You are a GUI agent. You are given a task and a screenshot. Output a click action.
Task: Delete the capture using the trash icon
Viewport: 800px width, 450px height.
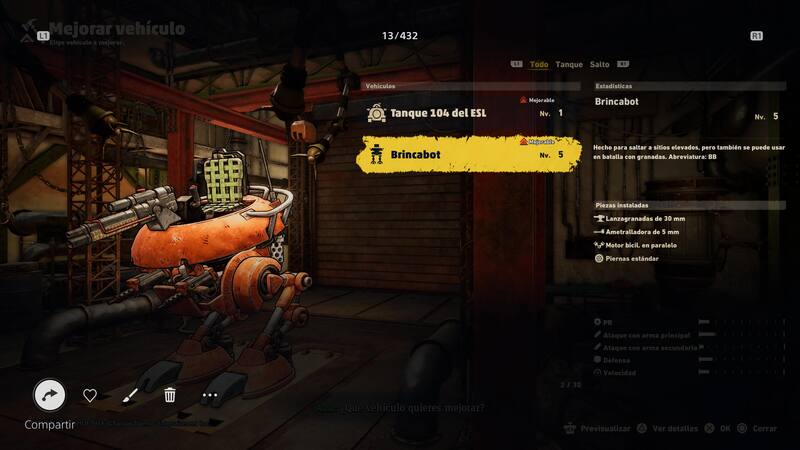click(x=170, y=395)
